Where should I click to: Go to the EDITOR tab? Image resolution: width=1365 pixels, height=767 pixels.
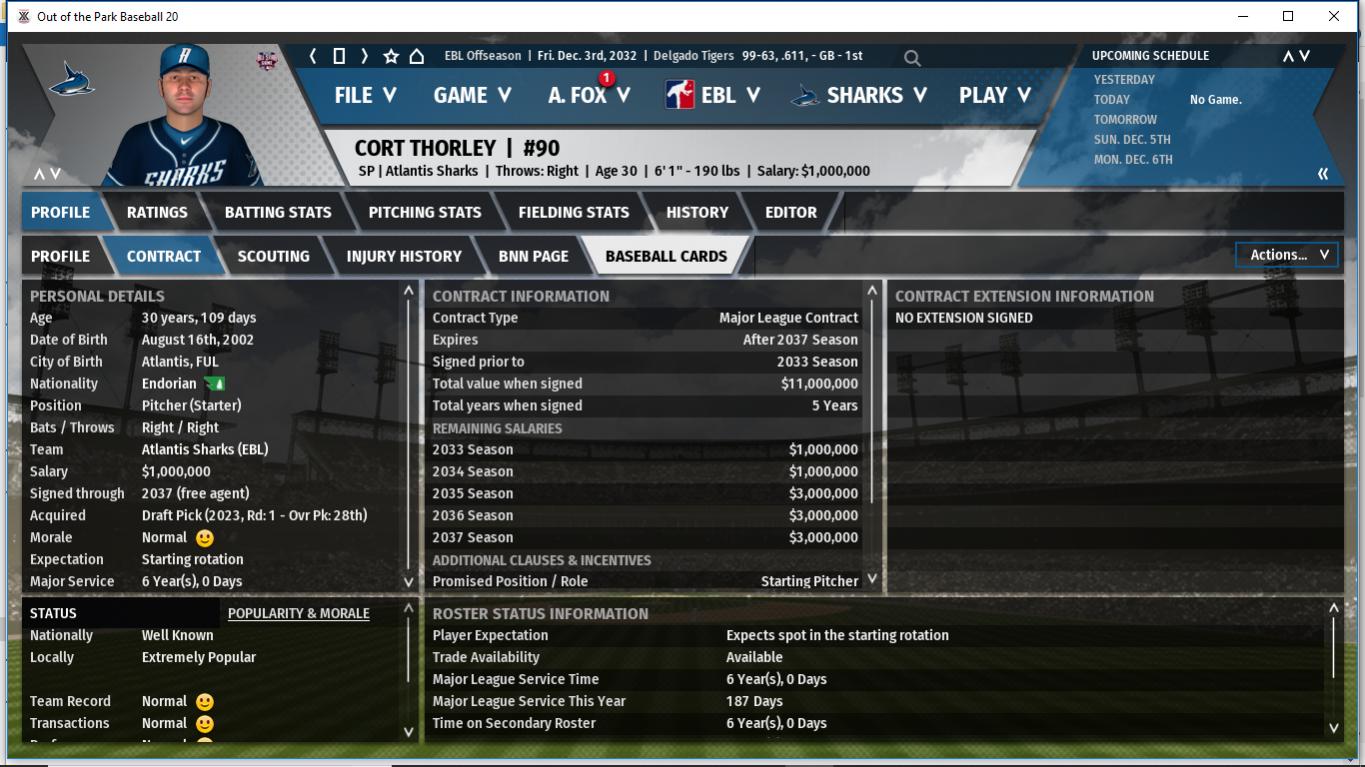click(791, 212)
